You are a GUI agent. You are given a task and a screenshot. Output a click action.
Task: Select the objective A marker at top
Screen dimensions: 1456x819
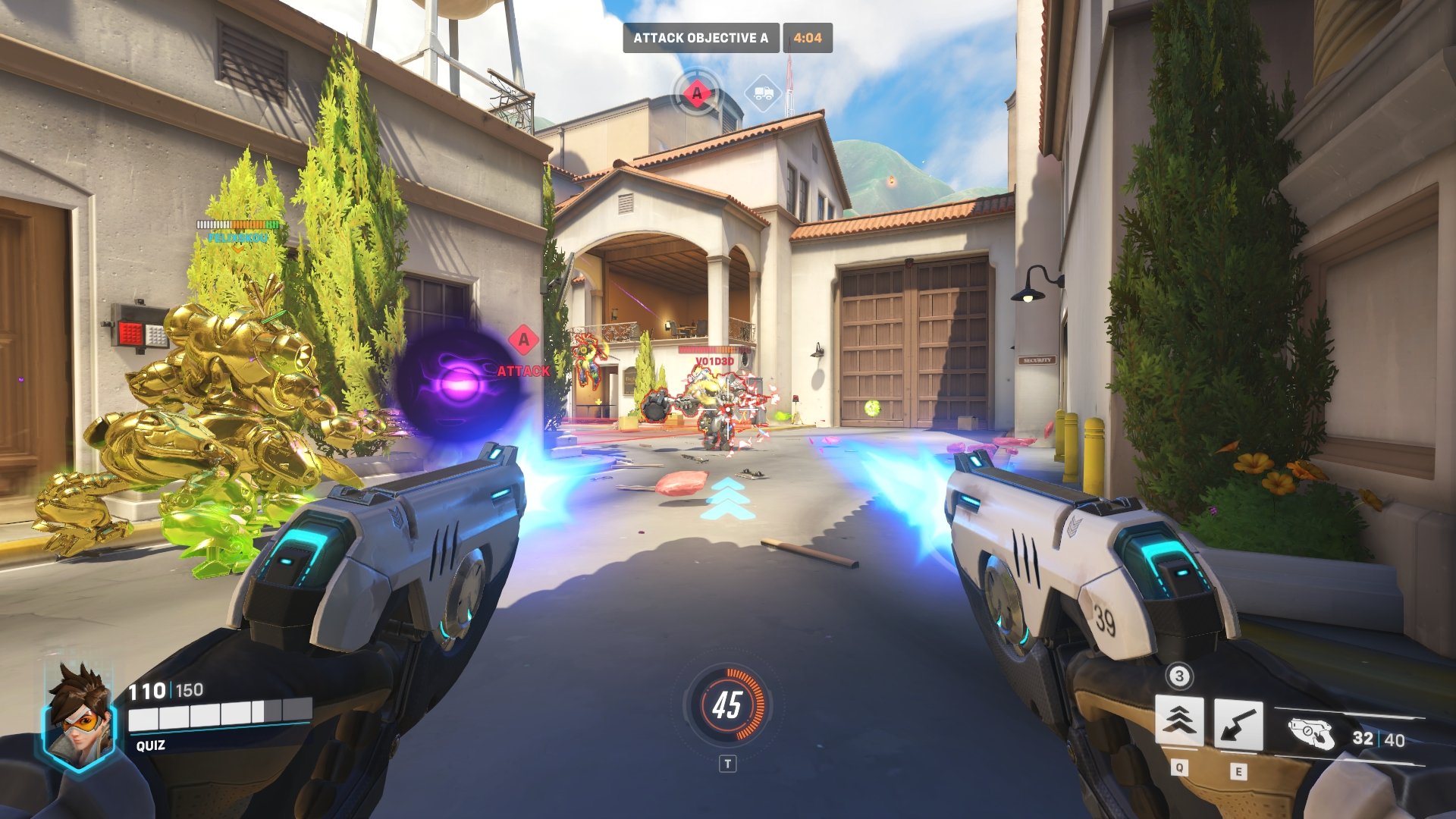(697, 94)
